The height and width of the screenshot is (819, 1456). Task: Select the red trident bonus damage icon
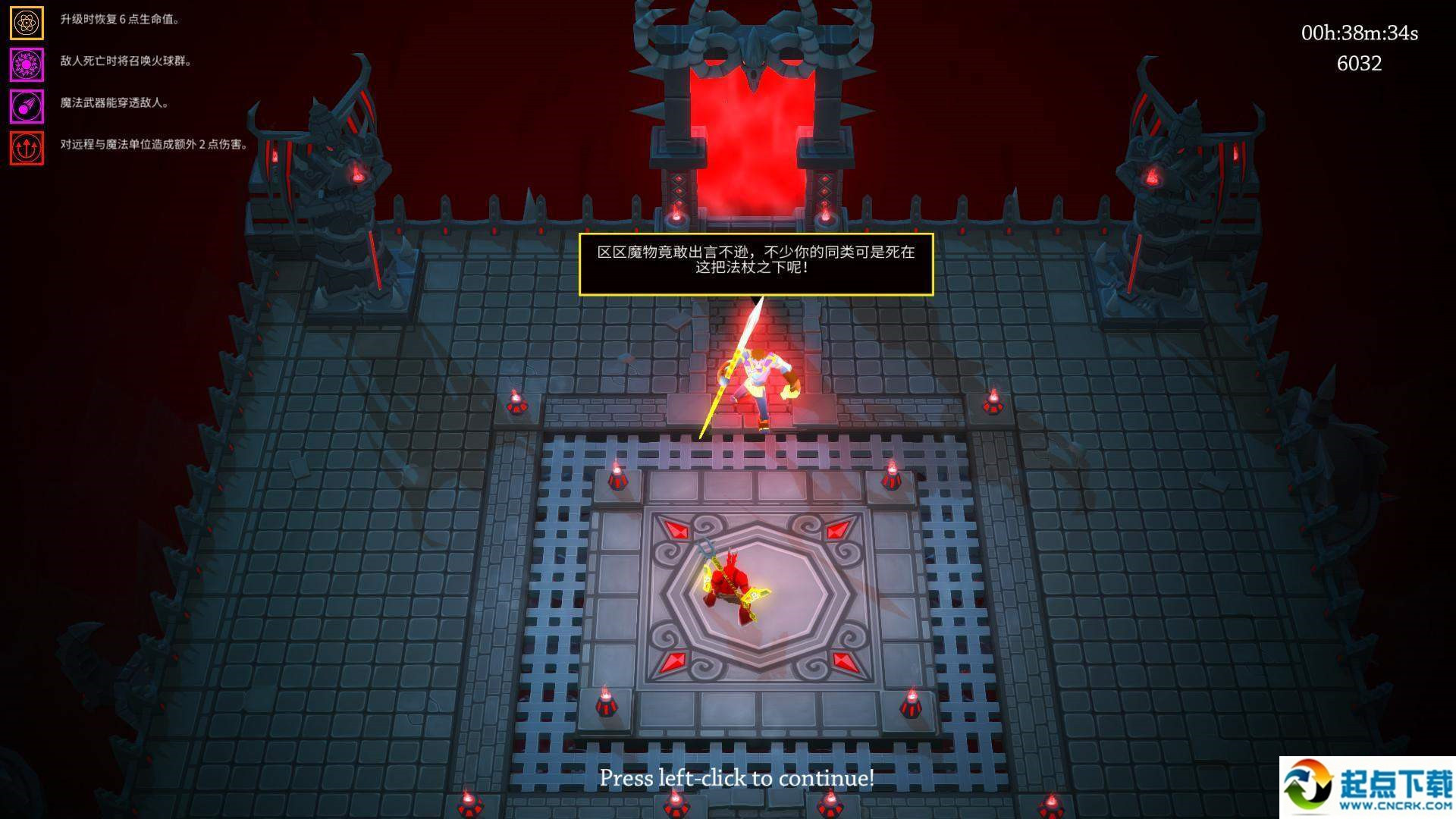(x=27, y=148)
